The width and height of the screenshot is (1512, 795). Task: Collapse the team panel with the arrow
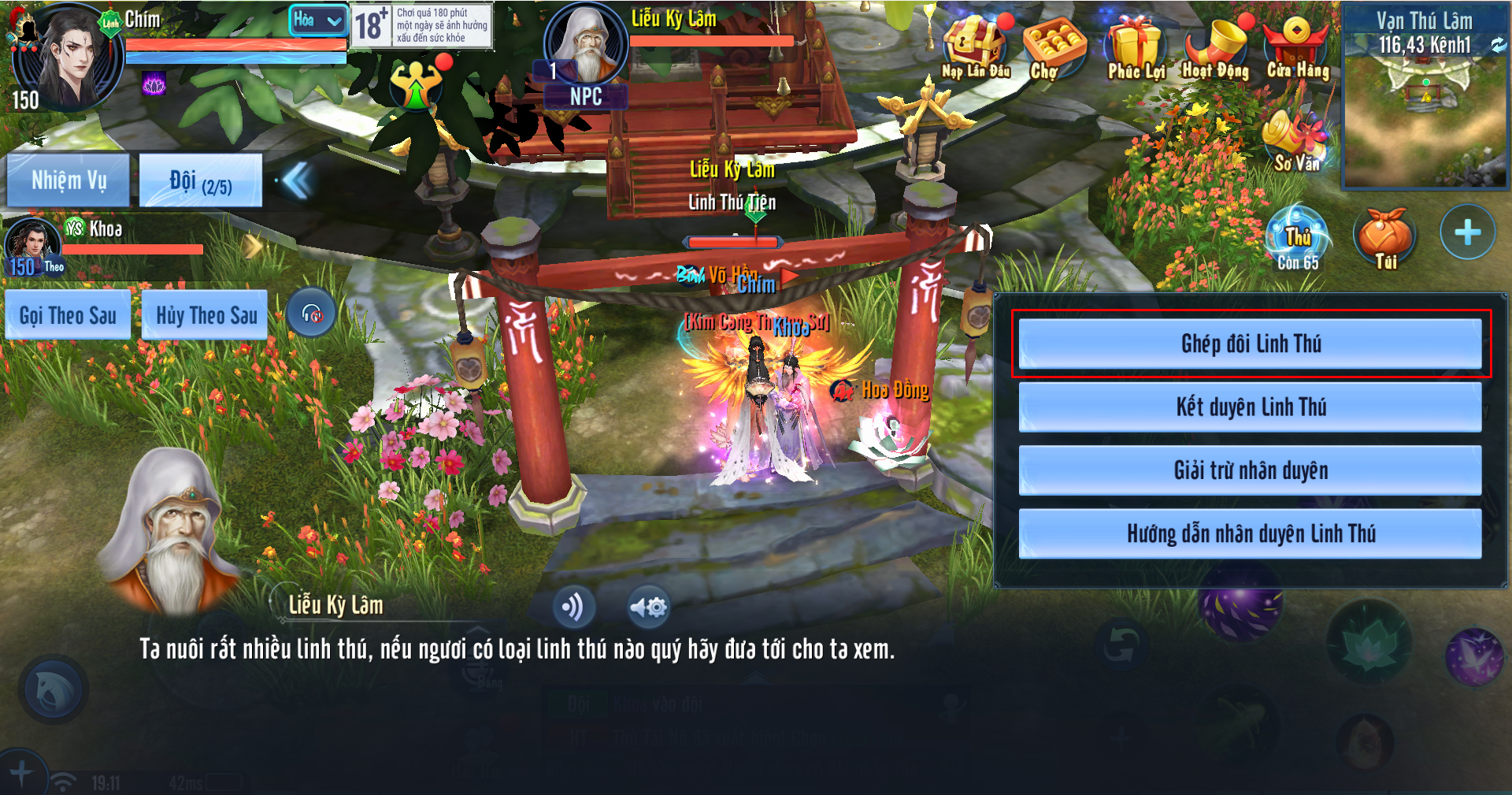pyautogui.click(x=298, y=180)
